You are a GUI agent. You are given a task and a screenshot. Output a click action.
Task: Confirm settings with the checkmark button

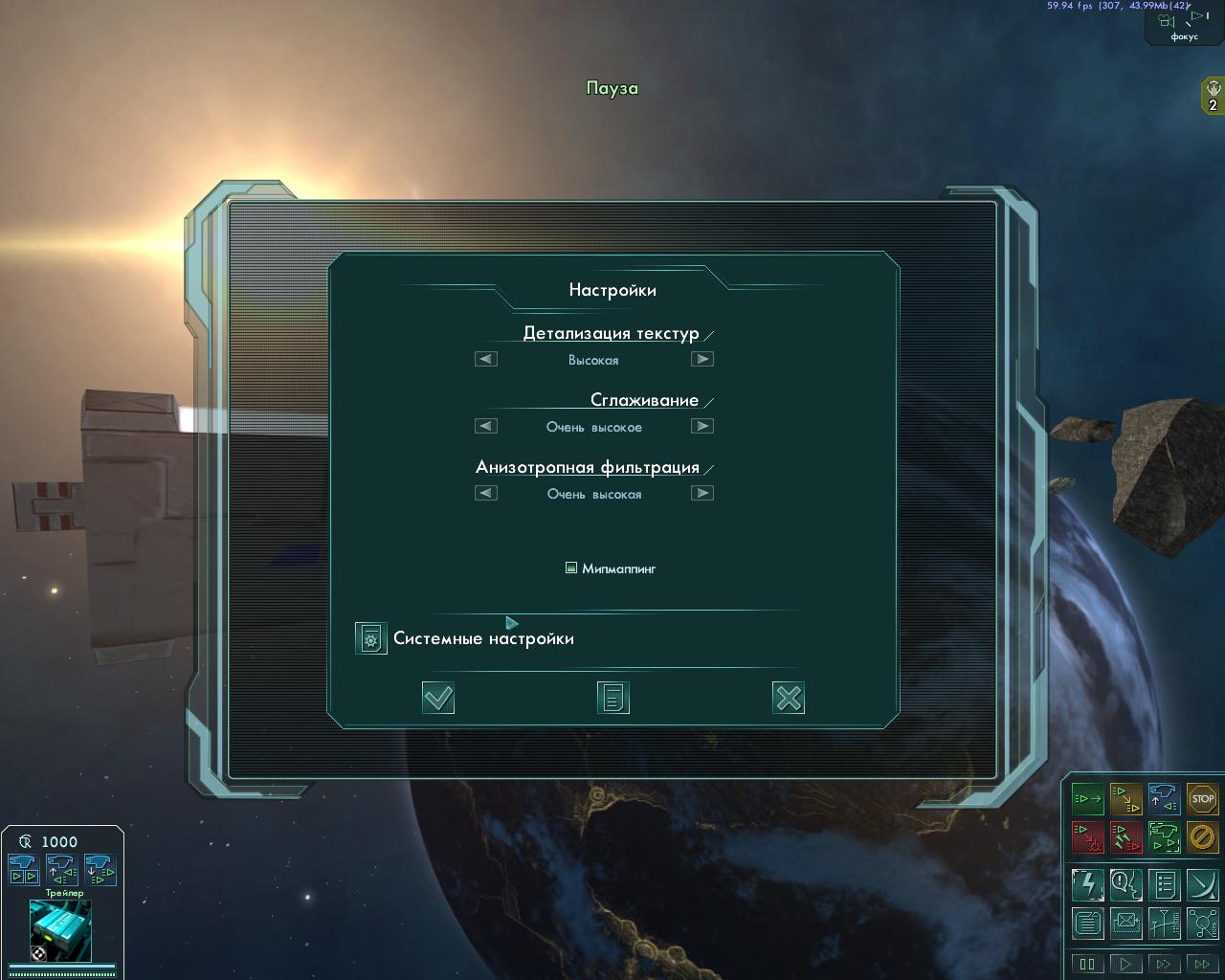click(x=438, y=698)
